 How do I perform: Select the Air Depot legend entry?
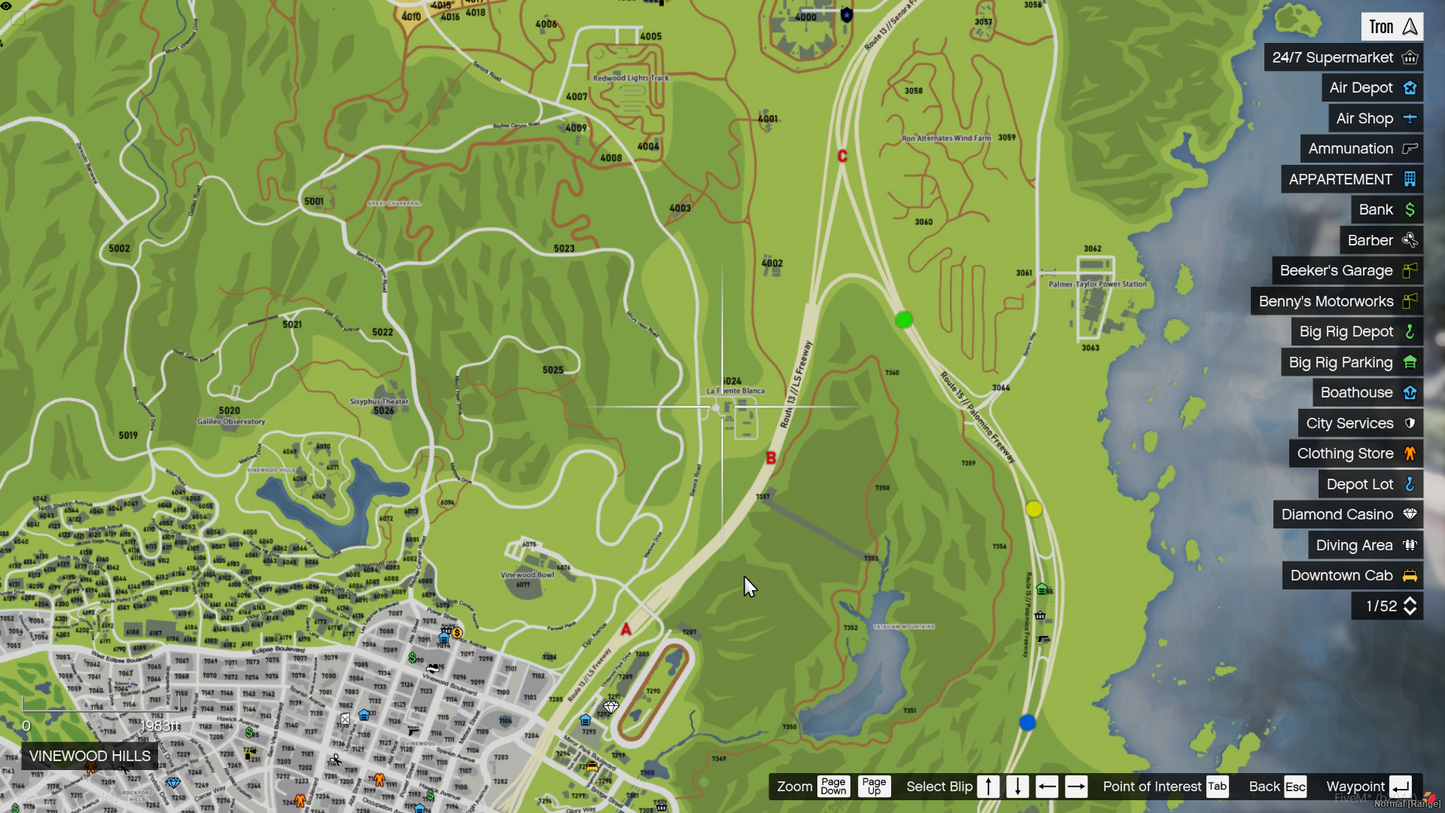(x=1372, y=88)
